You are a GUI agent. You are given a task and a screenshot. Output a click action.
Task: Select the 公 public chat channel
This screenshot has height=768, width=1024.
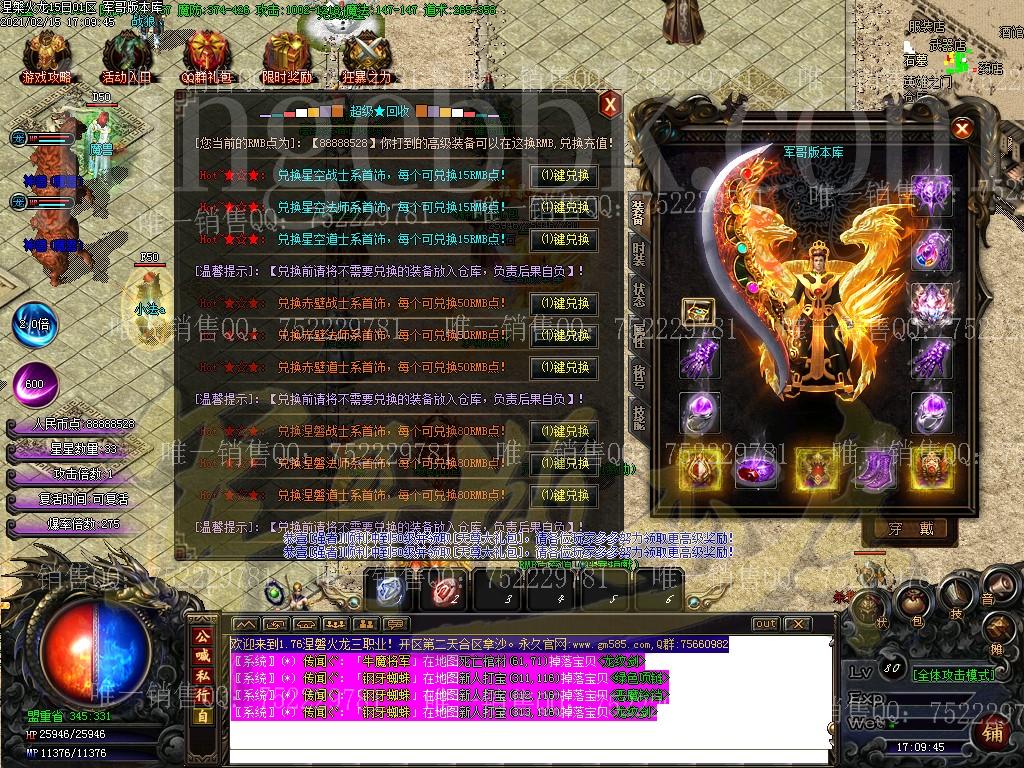(x=201, y=636)
